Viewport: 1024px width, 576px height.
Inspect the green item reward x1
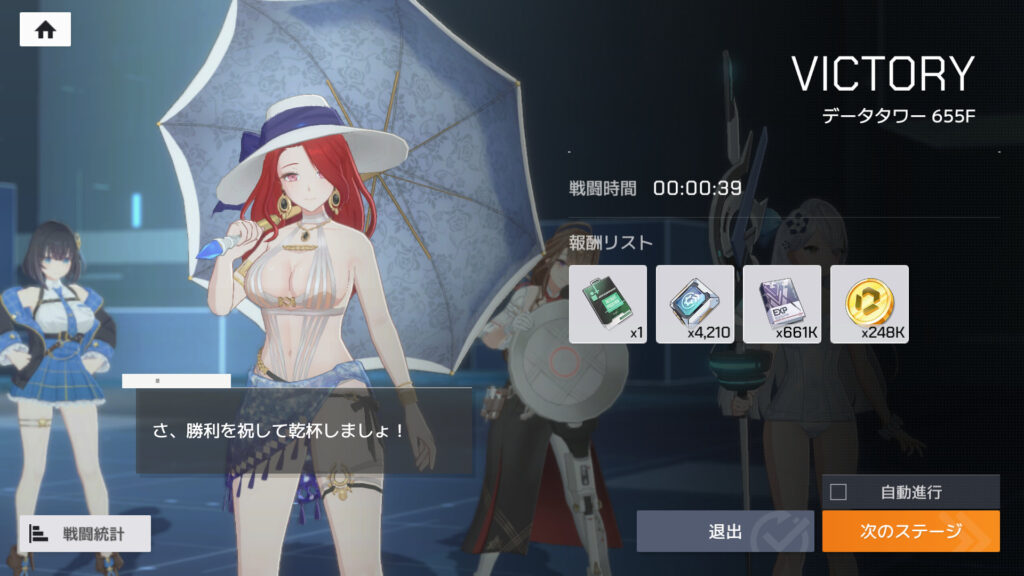(x=608, y=304)
